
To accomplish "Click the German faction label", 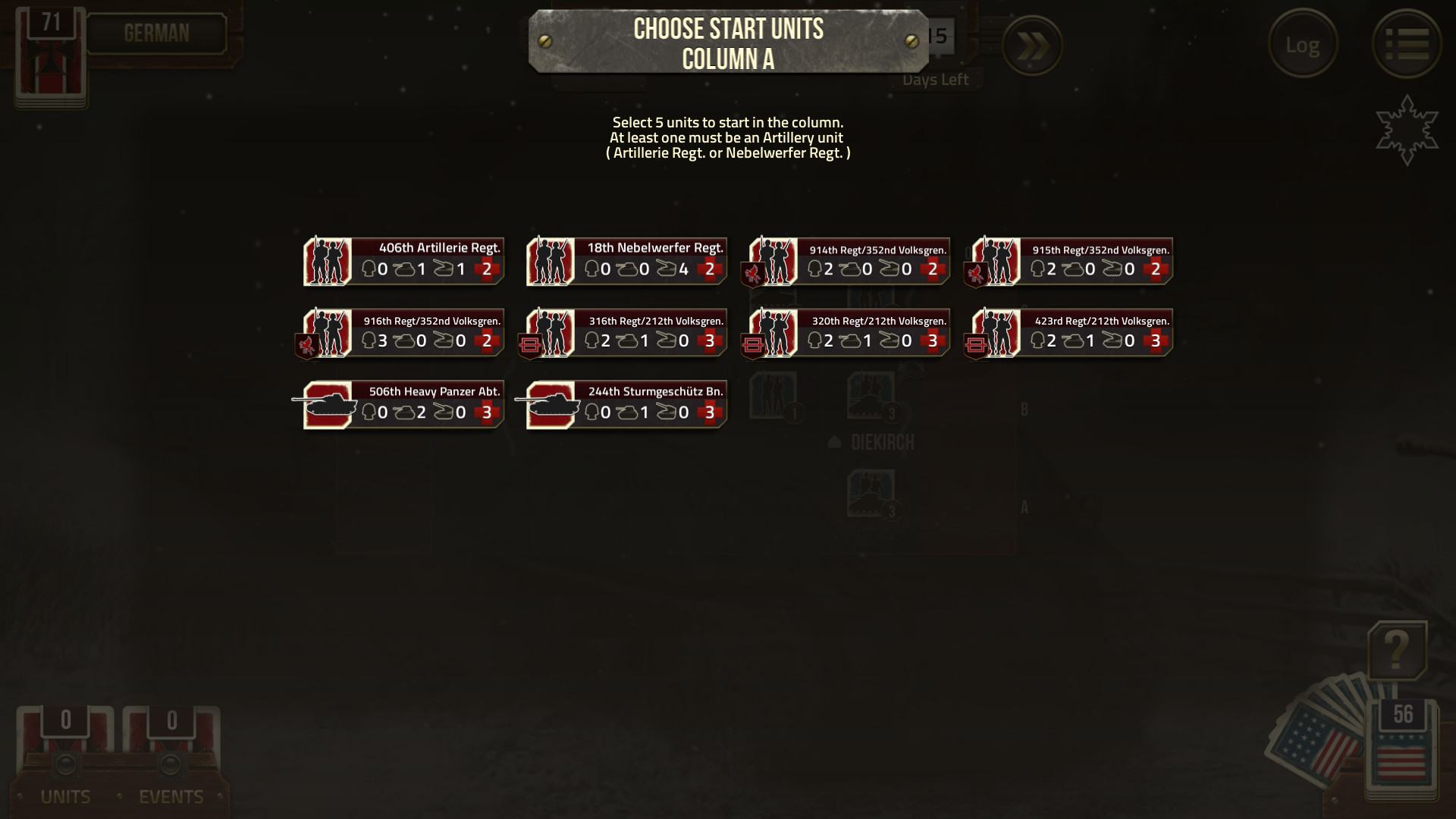I will coord(156,33).
